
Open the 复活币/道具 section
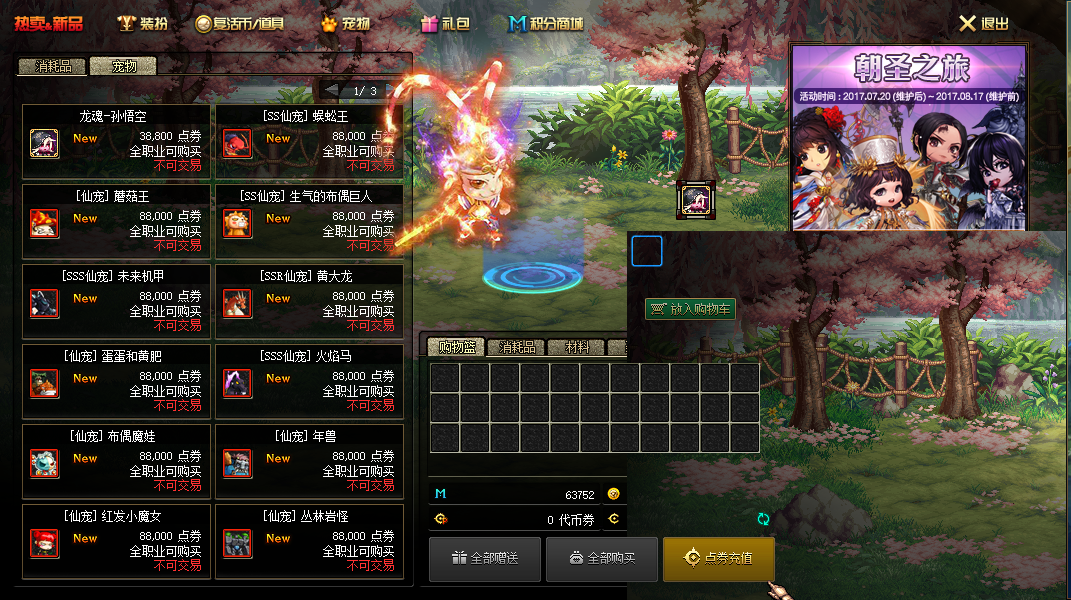coord(239,23)
